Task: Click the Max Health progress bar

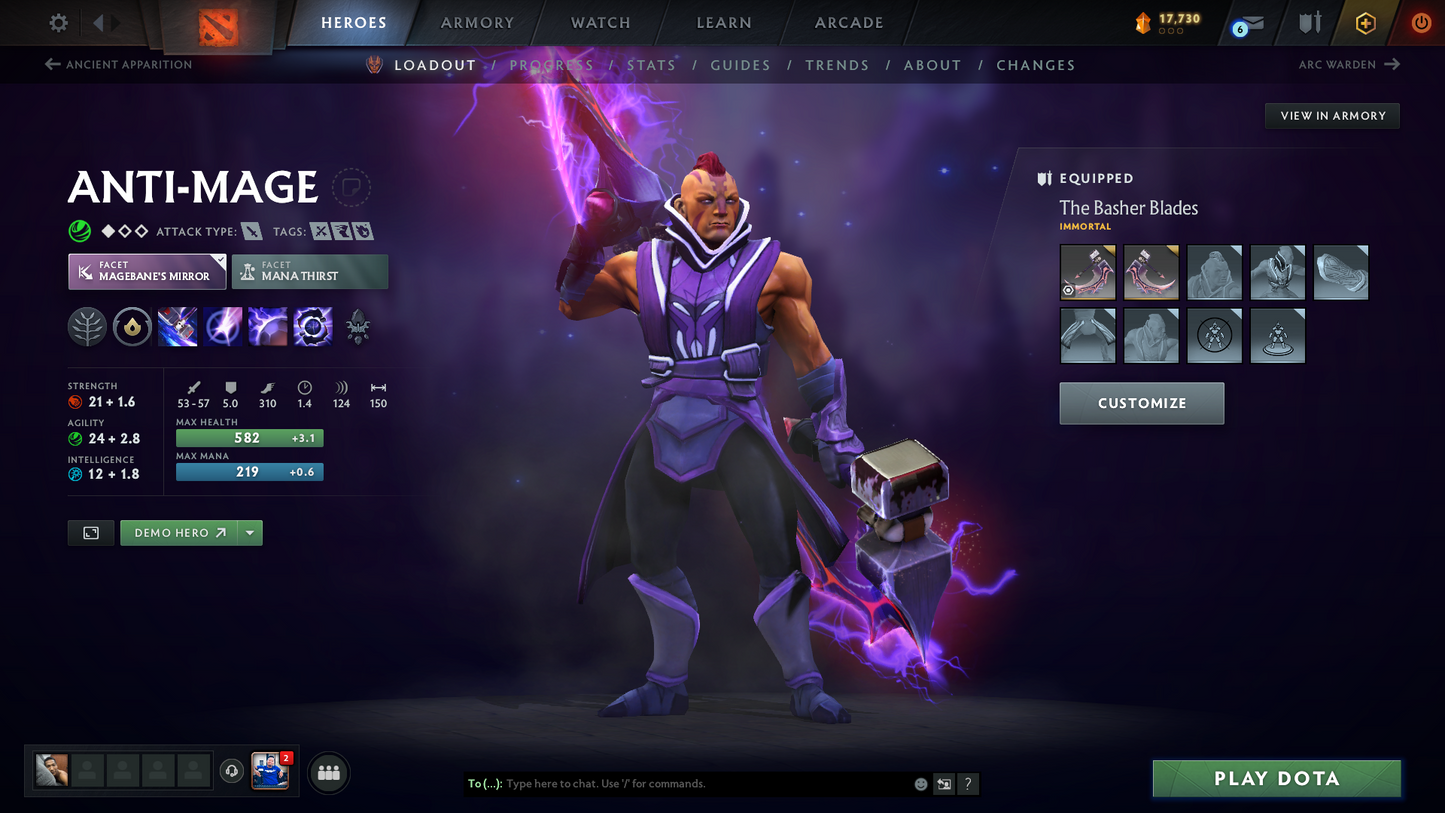Action: point(249,438)
